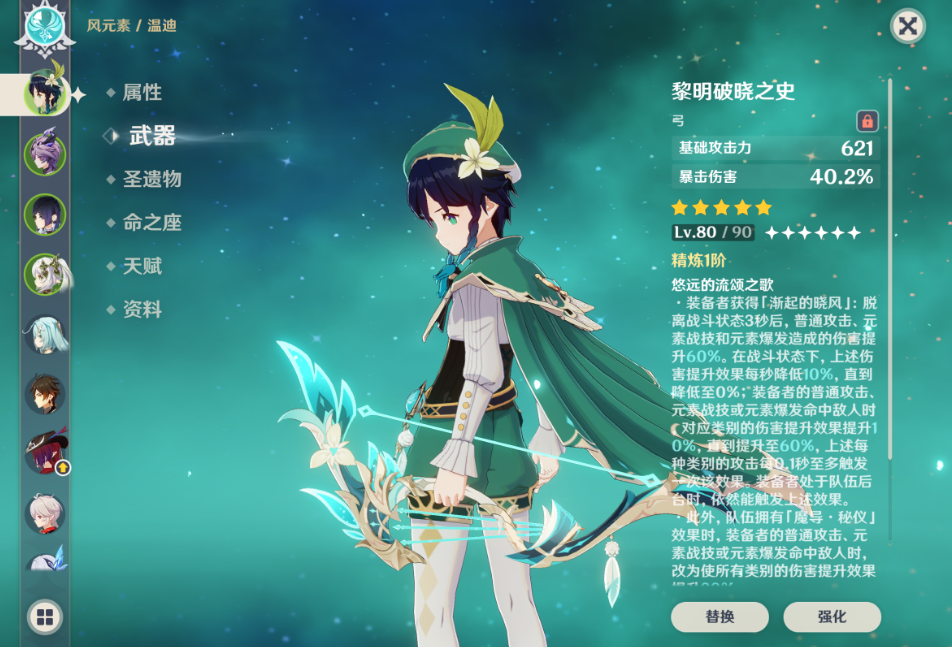Select Venti's portrait in the character list
This screenshot has height=647, width=952.
(x=45, y=94)
